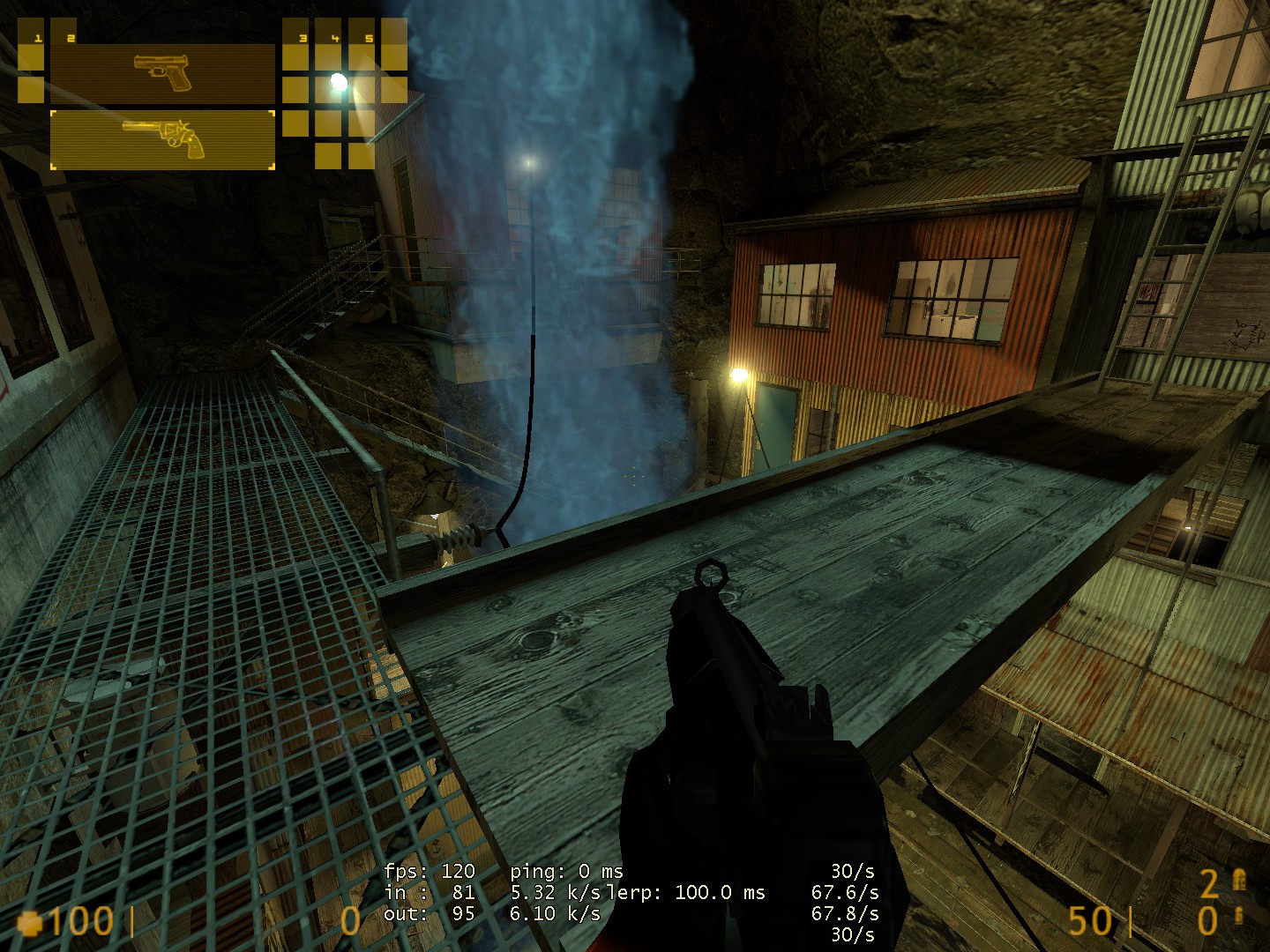Select the 9mm pistol weapon slot

pos(162,73)
